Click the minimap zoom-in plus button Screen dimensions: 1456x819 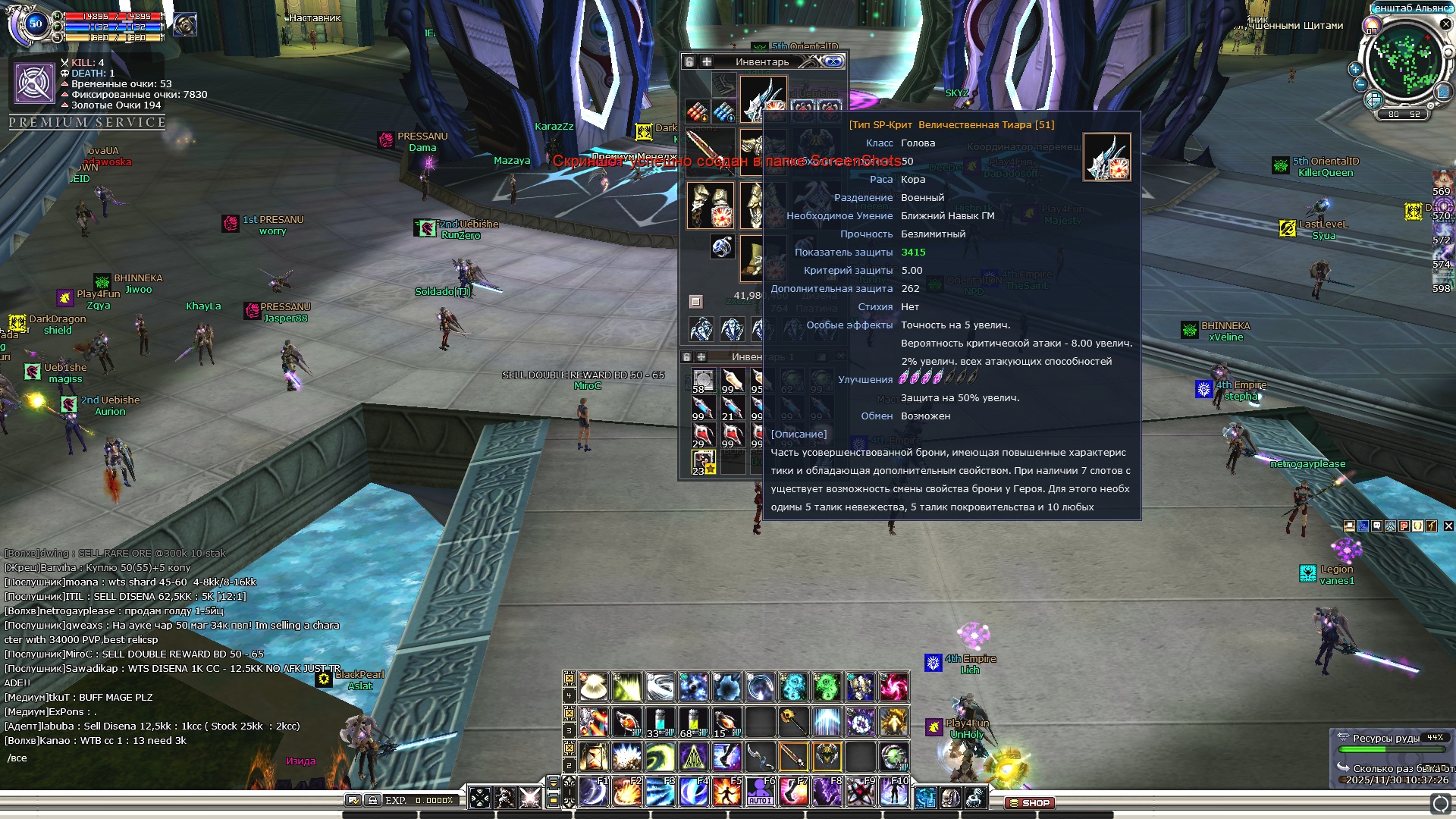tap(1355, 69)
